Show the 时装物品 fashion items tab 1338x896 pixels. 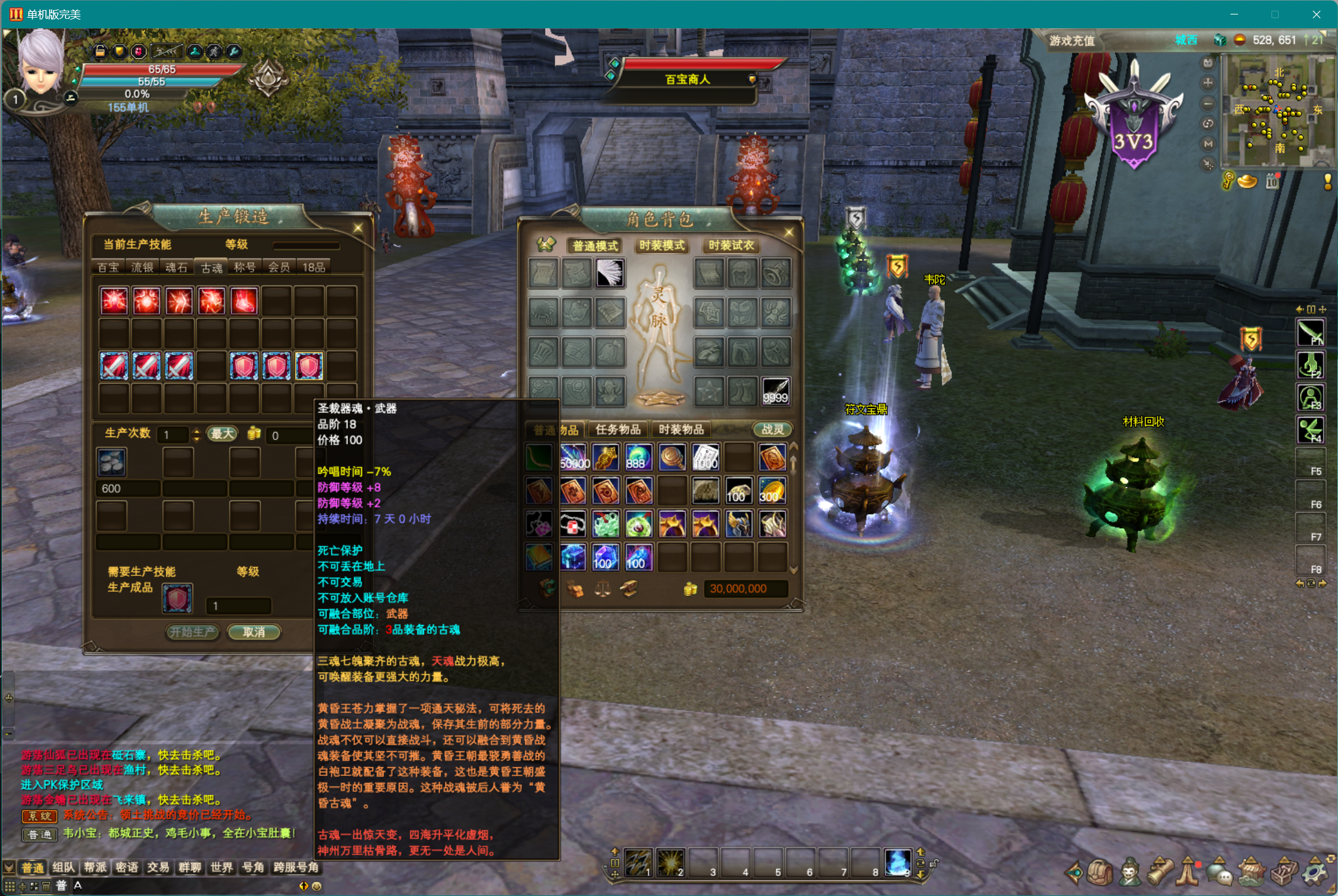681,429
